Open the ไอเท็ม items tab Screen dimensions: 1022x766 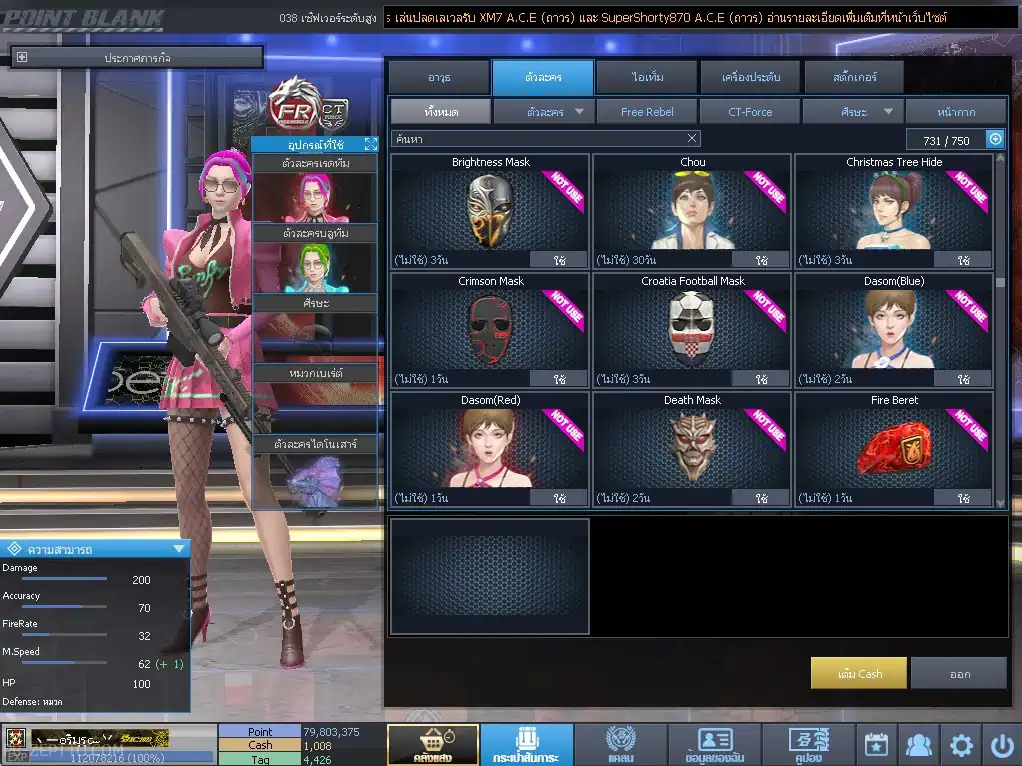tap(648, 77)
